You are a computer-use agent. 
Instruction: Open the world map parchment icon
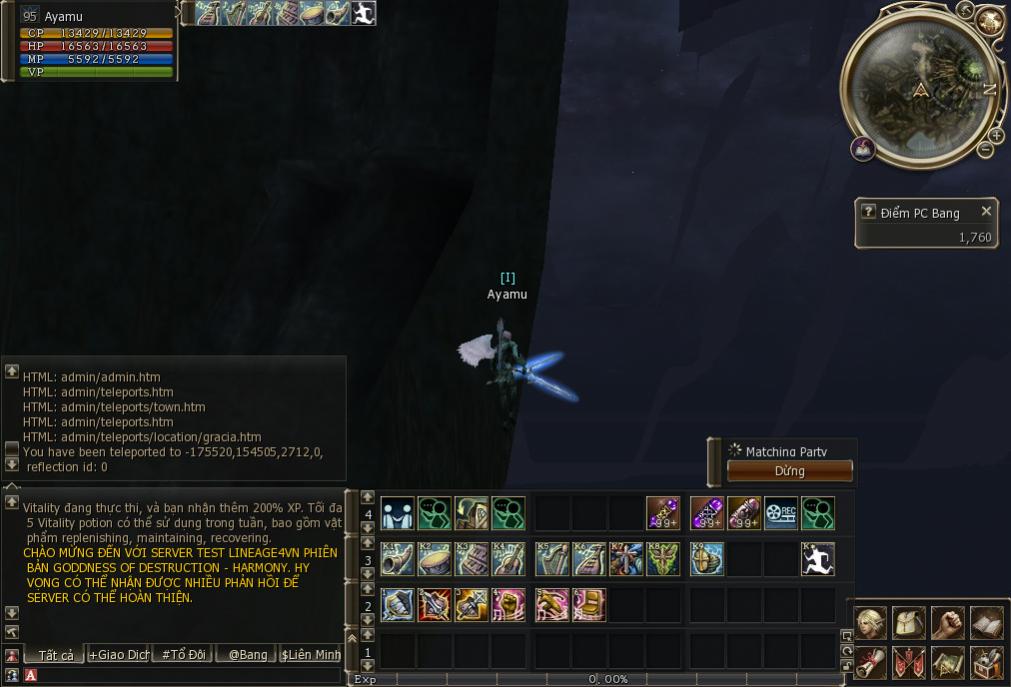point(947,662)
